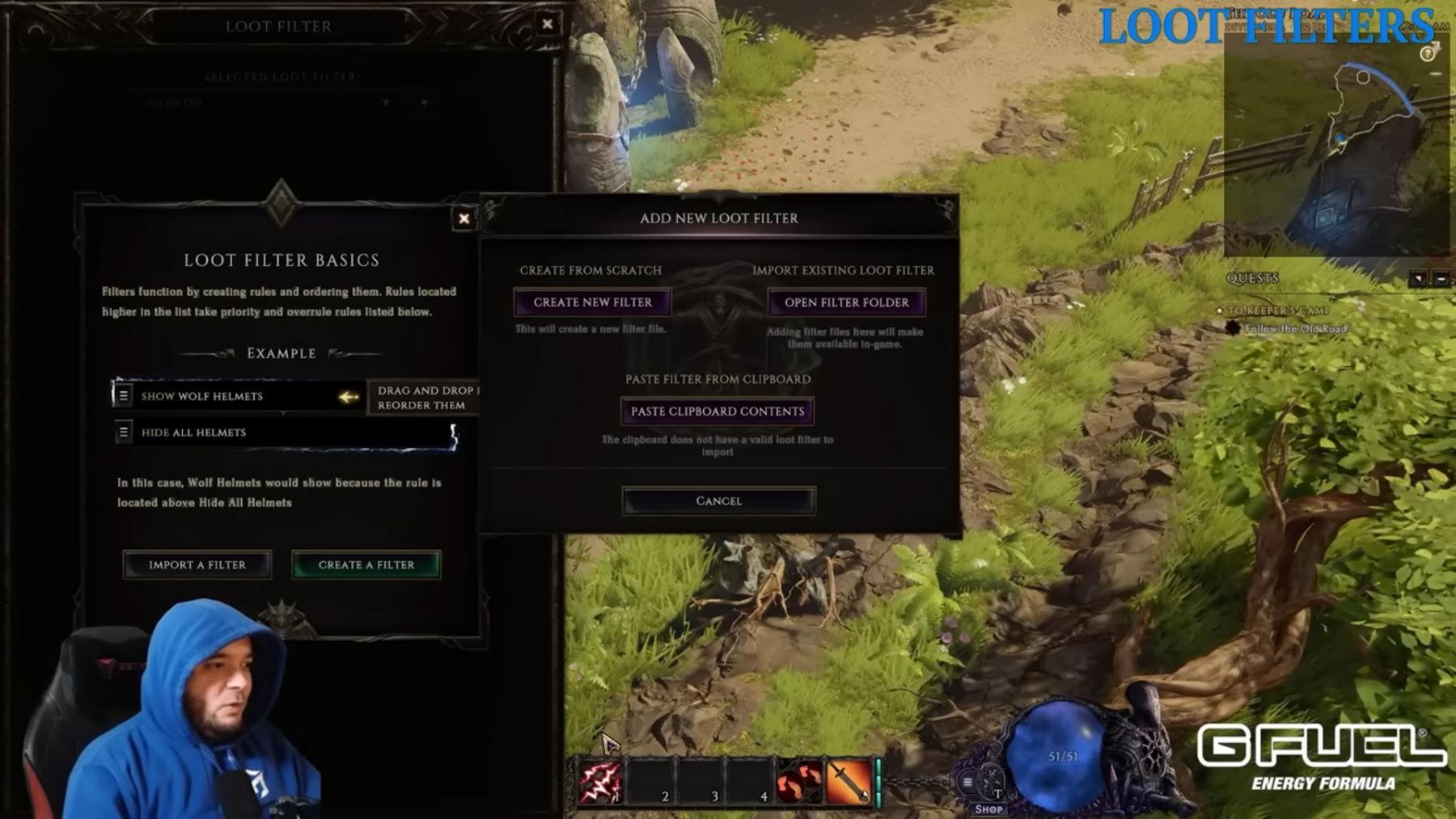Image resolution: width=1456 pixels, height=819 pixels.
Task: Open the minimap help question mark
Action: point(1427,54)
